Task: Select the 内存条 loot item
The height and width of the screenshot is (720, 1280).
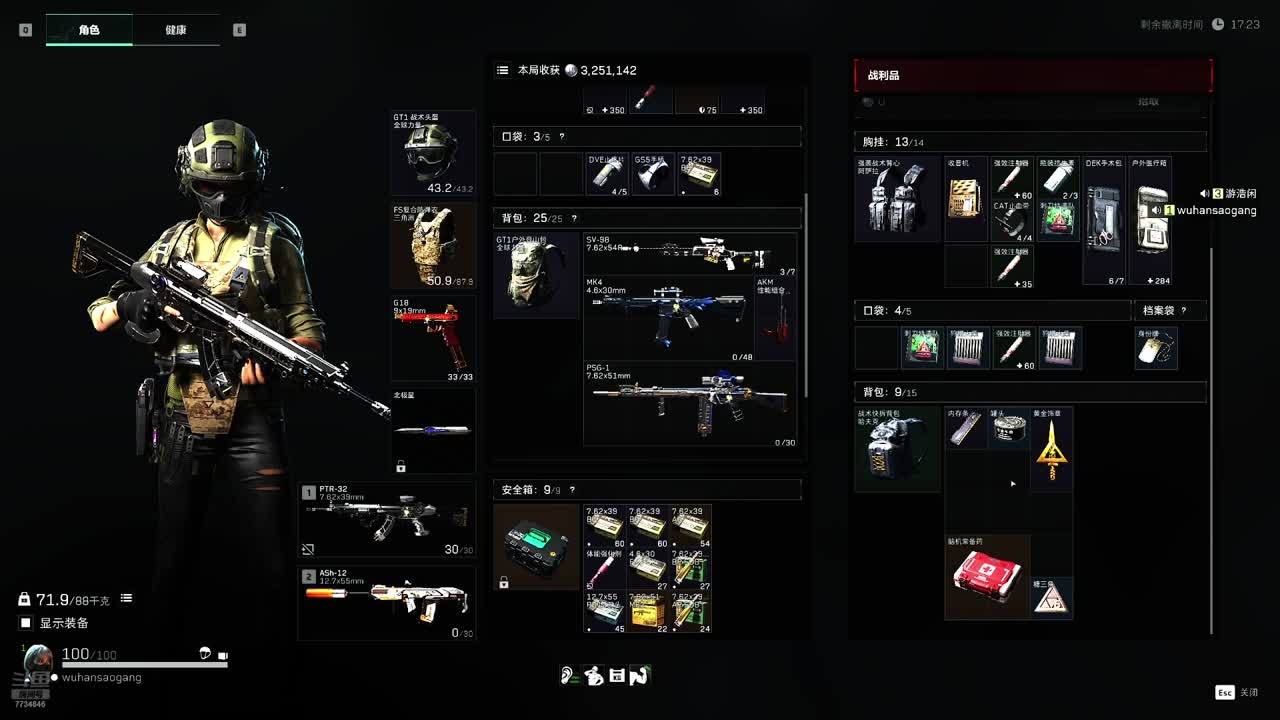Action: coord(966,428)
